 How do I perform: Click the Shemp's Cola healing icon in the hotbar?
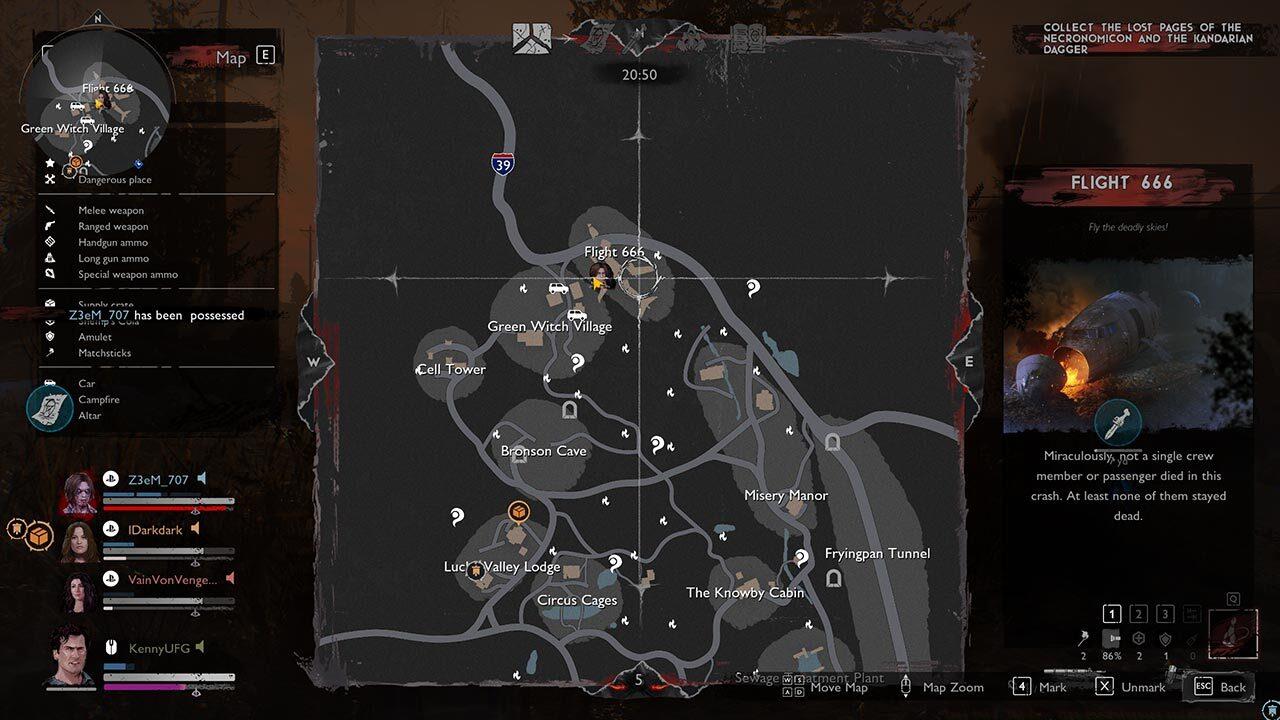(x=1139, y=639)
